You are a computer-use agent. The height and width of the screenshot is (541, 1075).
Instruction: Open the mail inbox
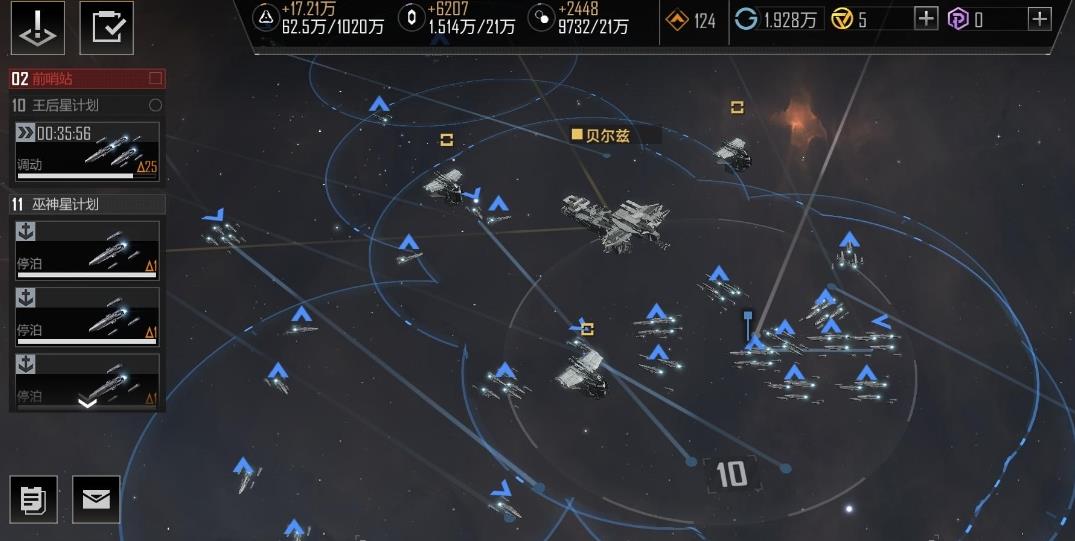tap(96, 499)
